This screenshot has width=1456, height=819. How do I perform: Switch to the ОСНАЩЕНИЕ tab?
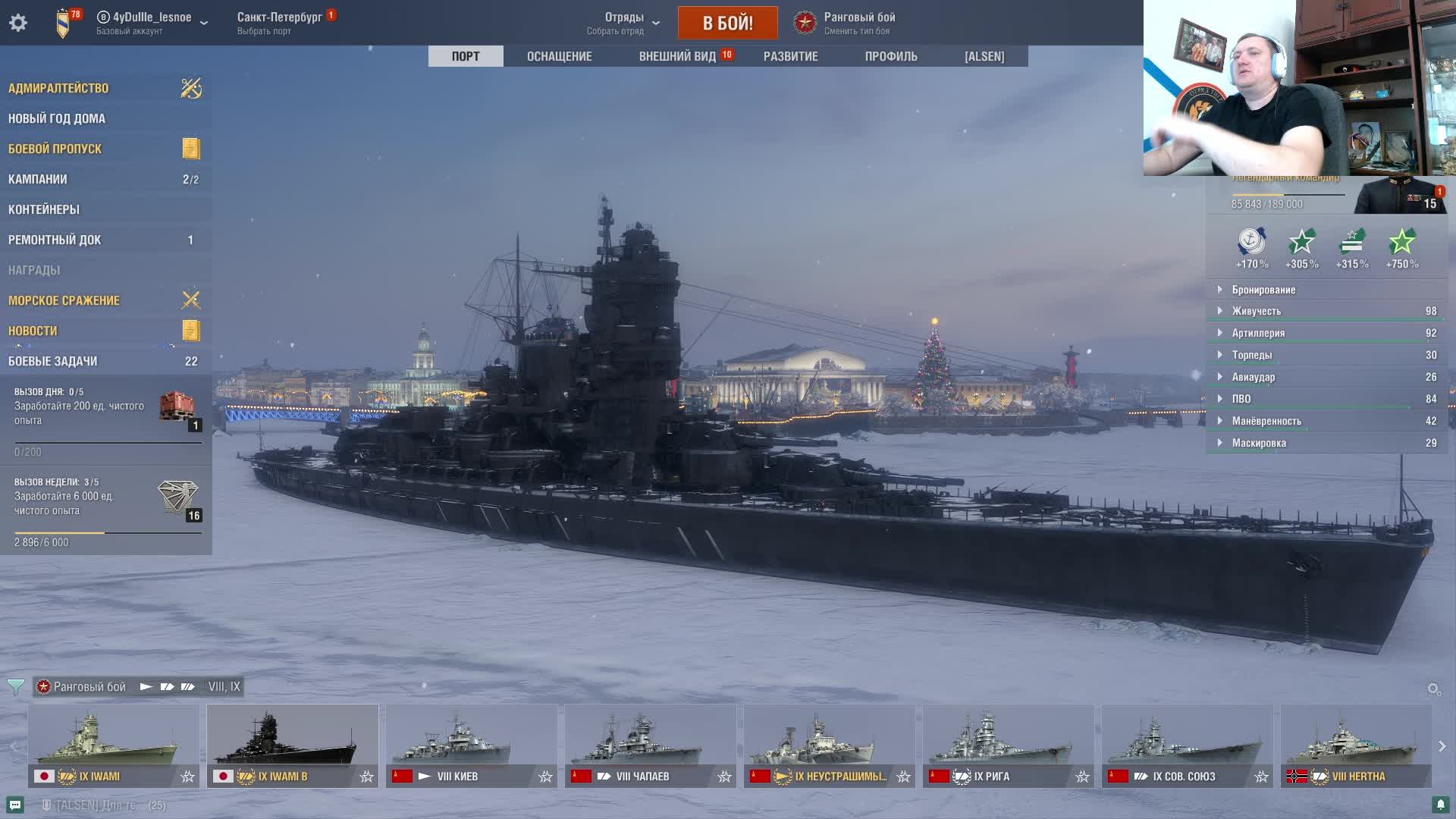tap(559, 56)
